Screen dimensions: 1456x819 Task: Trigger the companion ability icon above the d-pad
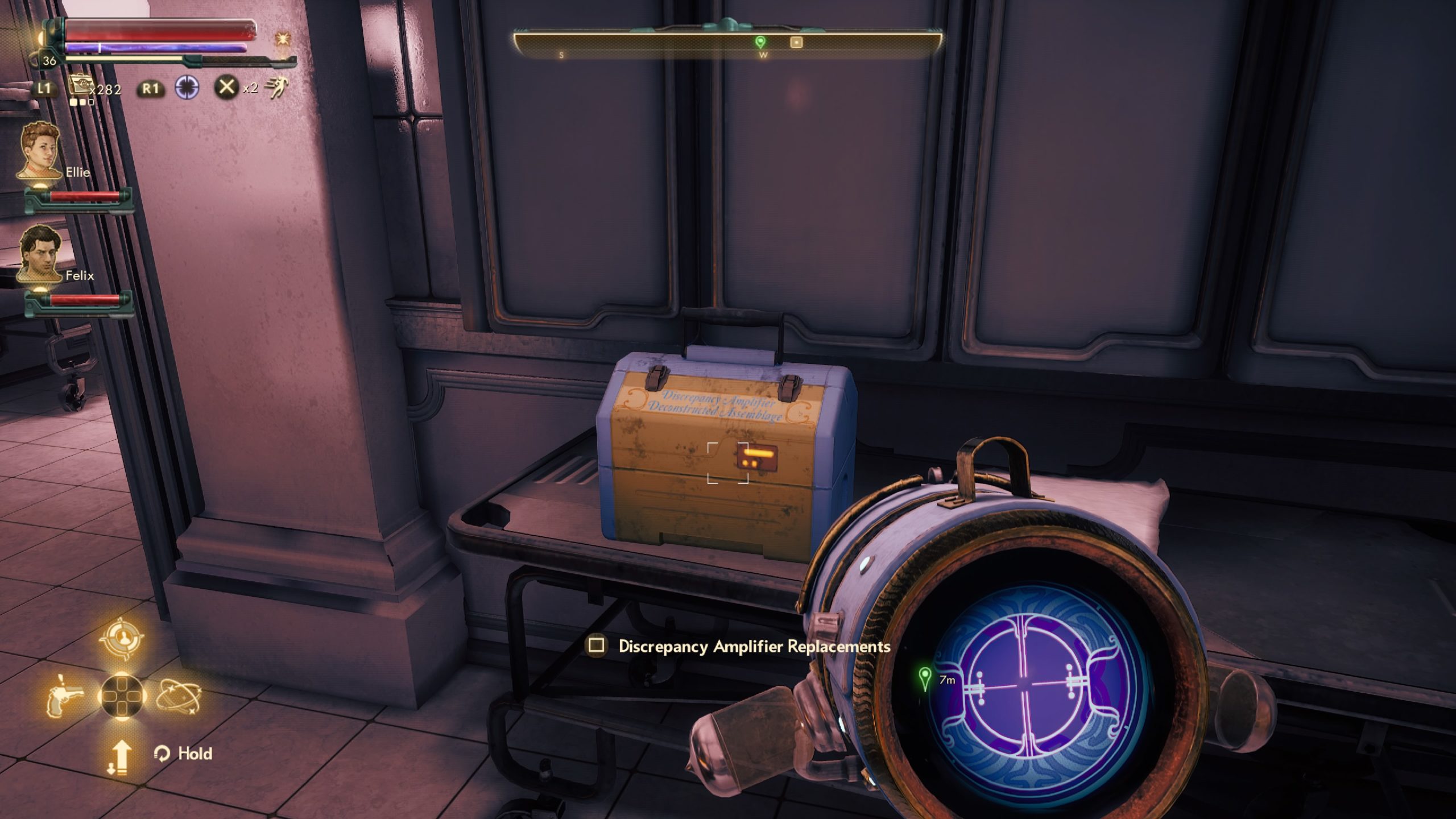coord(121,639)
